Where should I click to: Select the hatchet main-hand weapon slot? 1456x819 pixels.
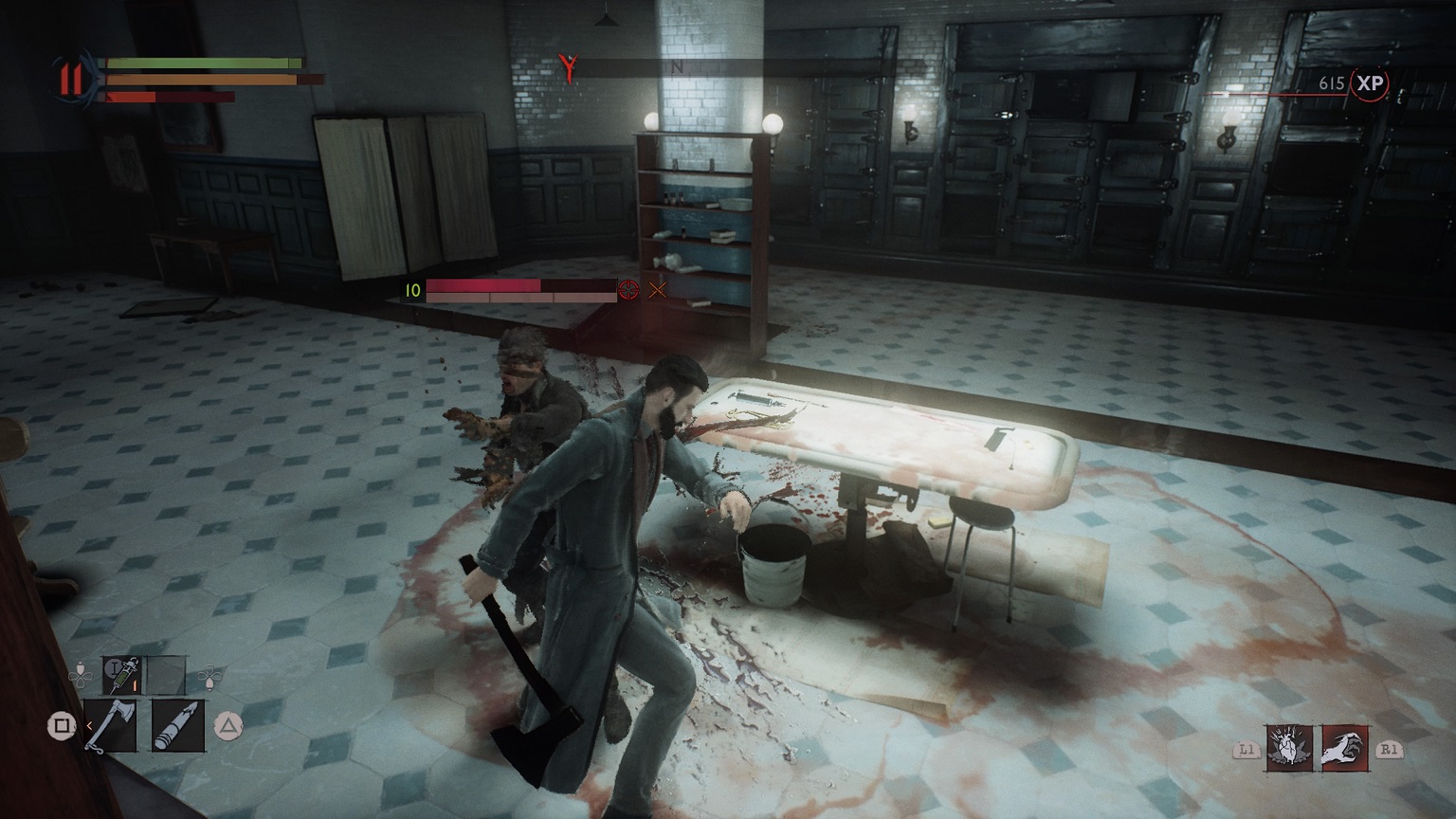tap(110, 726)
